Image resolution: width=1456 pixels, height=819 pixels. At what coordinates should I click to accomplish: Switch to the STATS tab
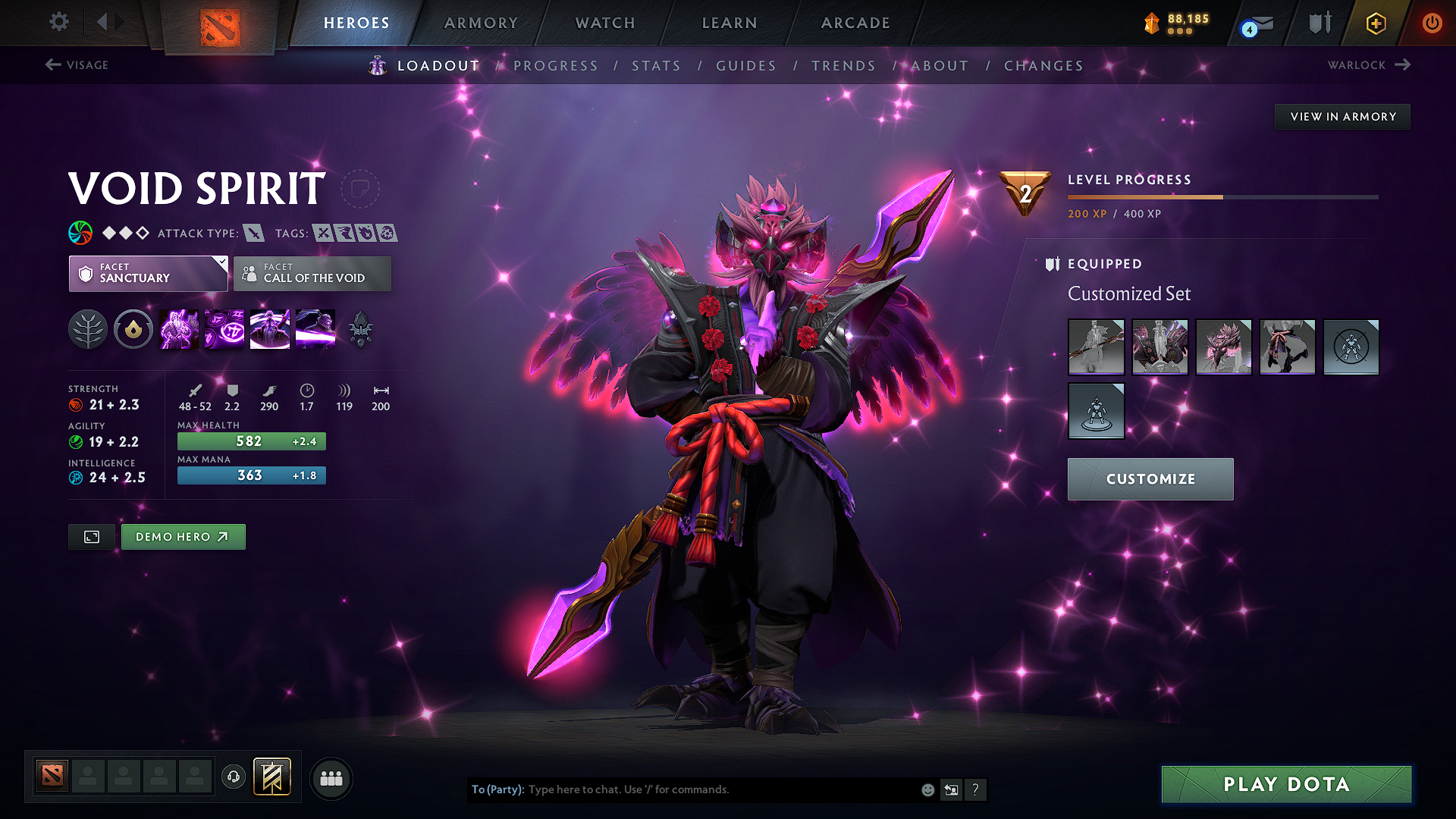tap(656, 65)
